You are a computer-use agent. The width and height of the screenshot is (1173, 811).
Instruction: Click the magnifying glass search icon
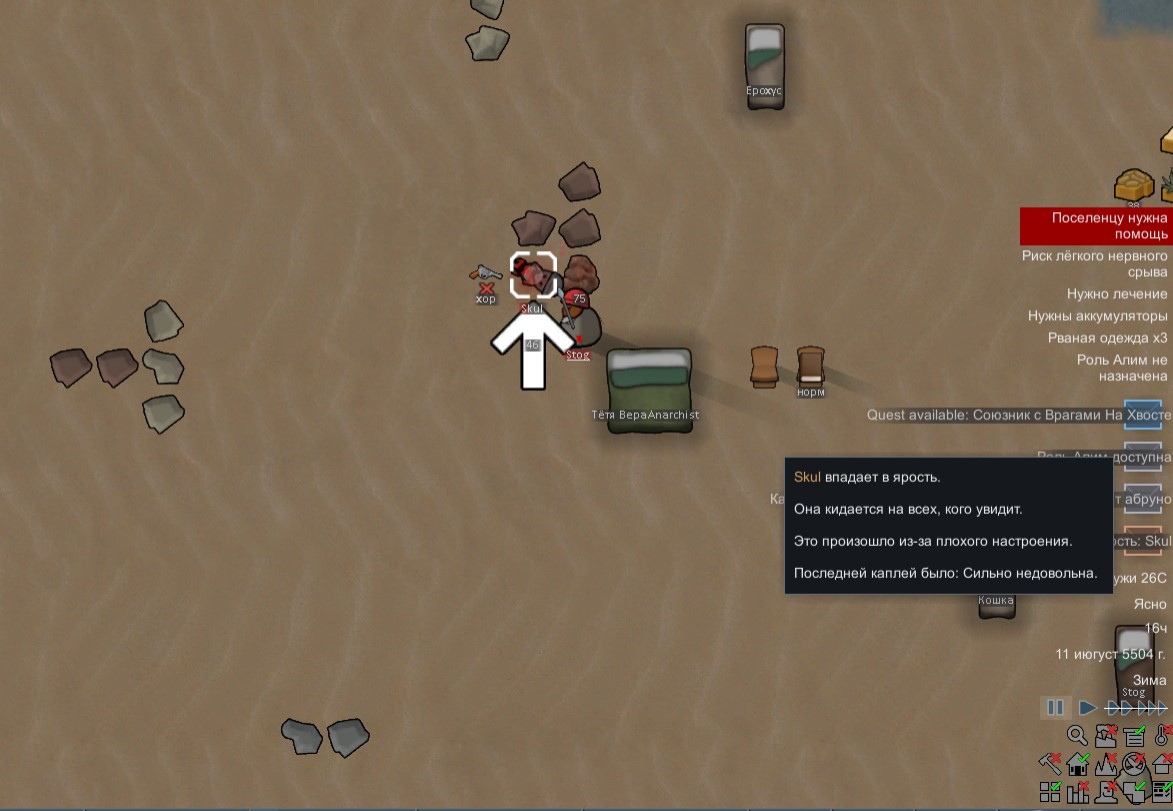click(x=1077, y=737)
